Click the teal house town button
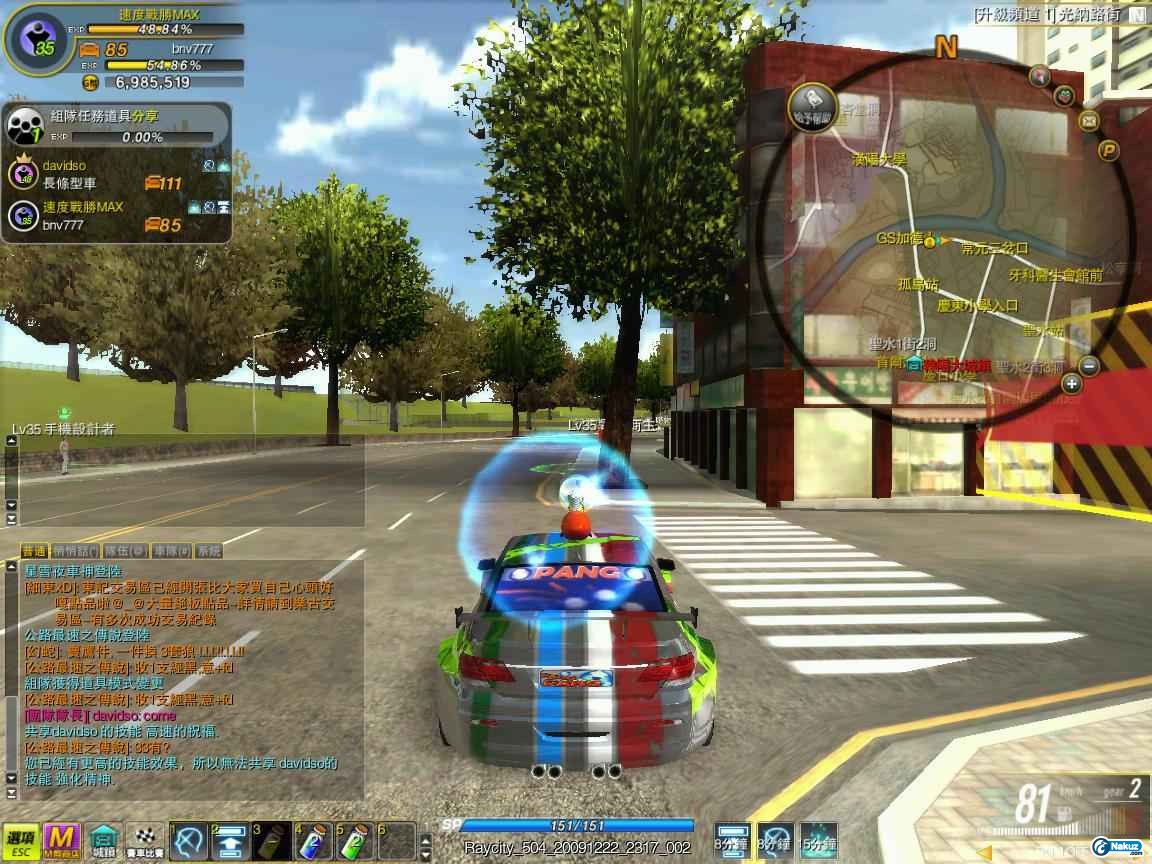1152x864 pixels. pyautogui.click(x=104, y=842)
